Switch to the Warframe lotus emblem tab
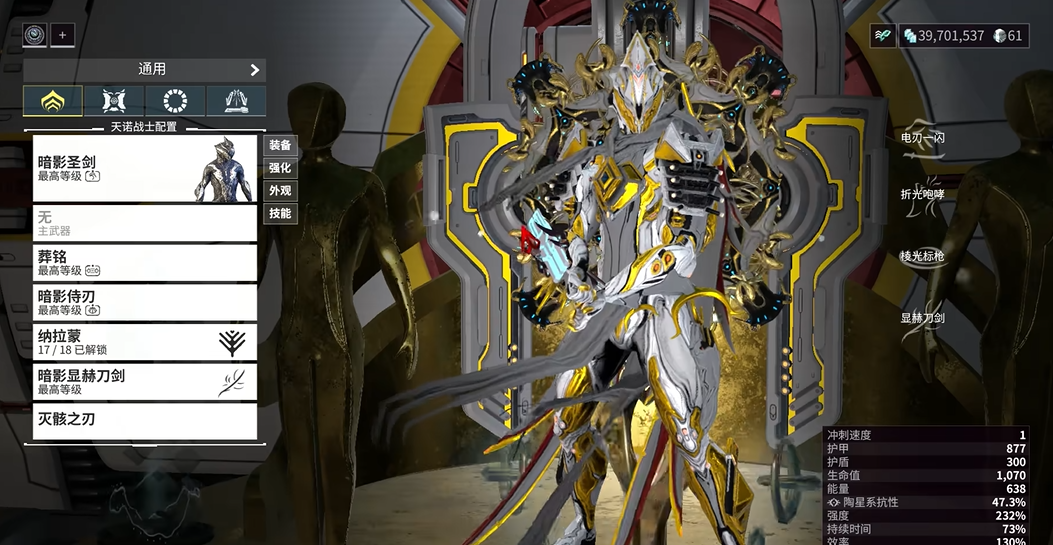Screen dimensions: 1053x545 tap(53, 101)
